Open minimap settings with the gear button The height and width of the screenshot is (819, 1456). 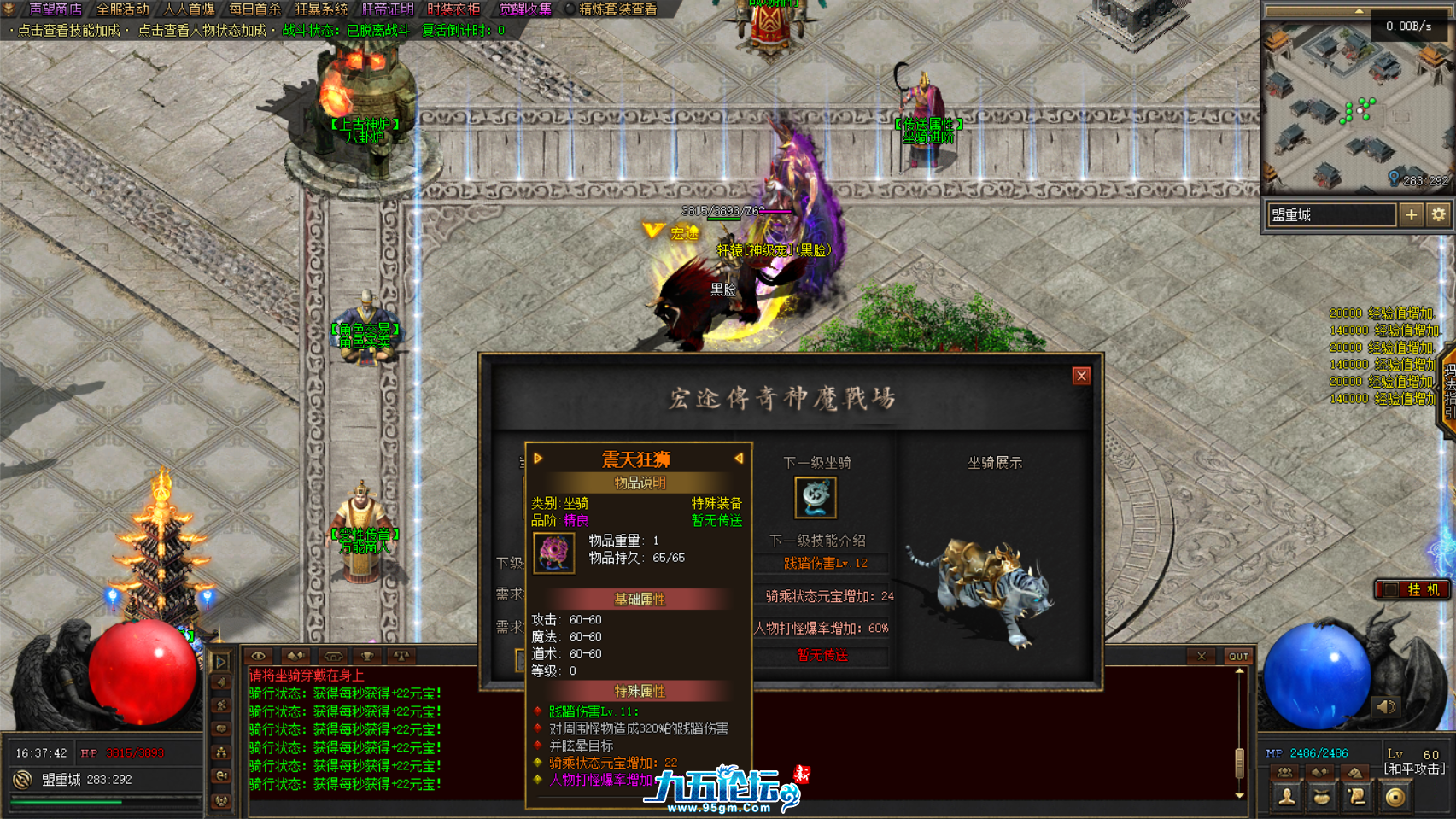coord(1437,215)
